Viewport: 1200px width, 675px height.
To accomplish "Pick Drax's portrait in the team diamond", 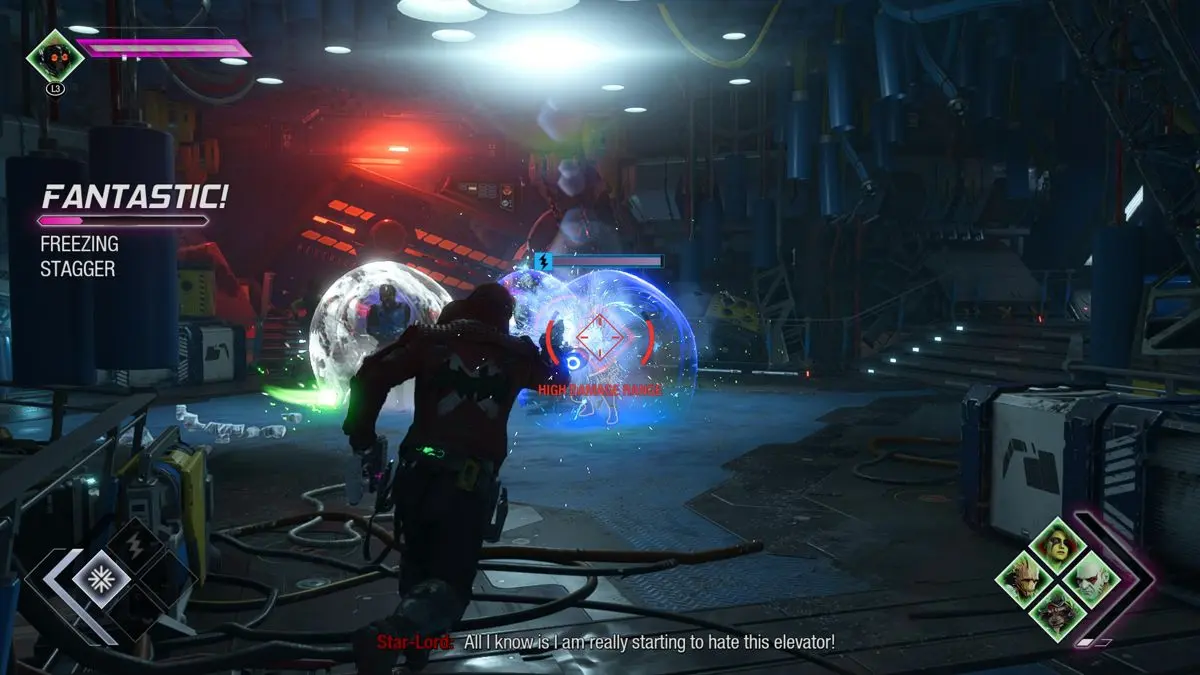I will 1091,579.
